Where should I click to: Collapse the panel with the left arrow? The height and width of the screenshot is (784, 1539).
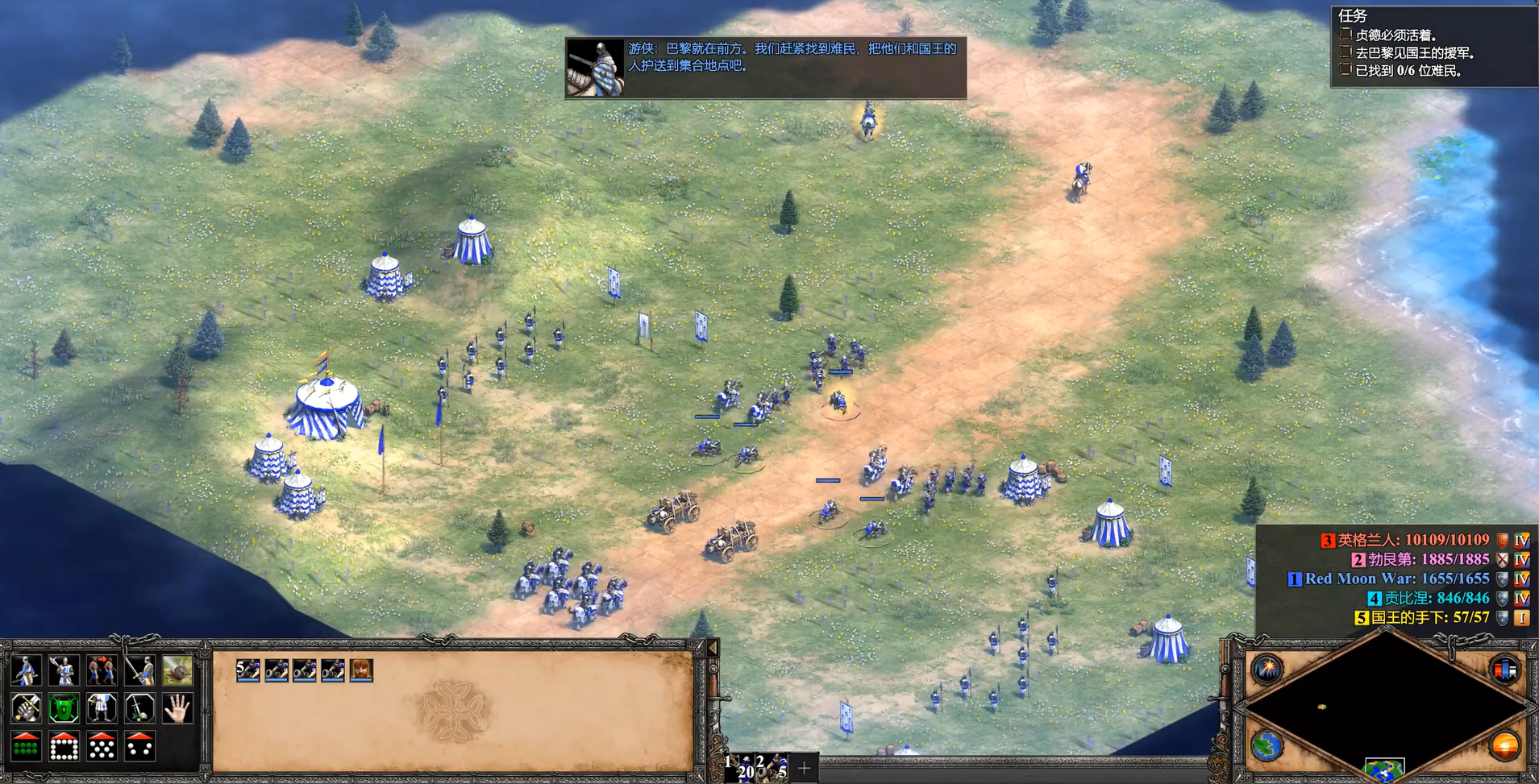[x=713, y=648]
